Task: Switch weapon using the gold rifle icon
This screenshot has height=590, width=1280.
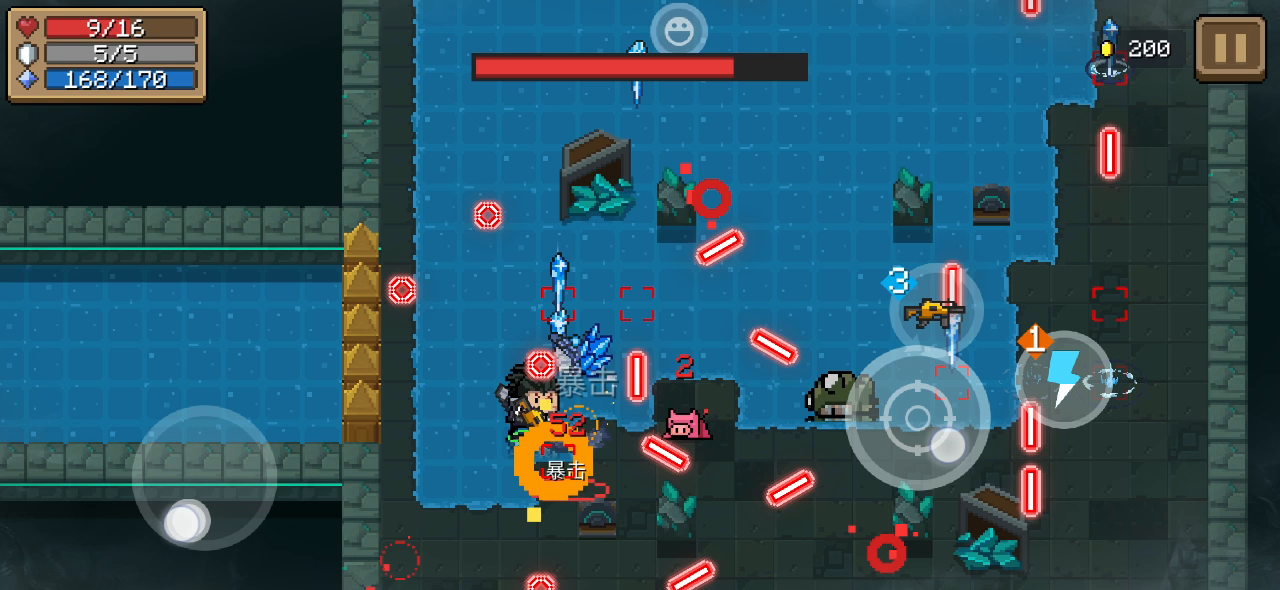Action: click(936, 311)
